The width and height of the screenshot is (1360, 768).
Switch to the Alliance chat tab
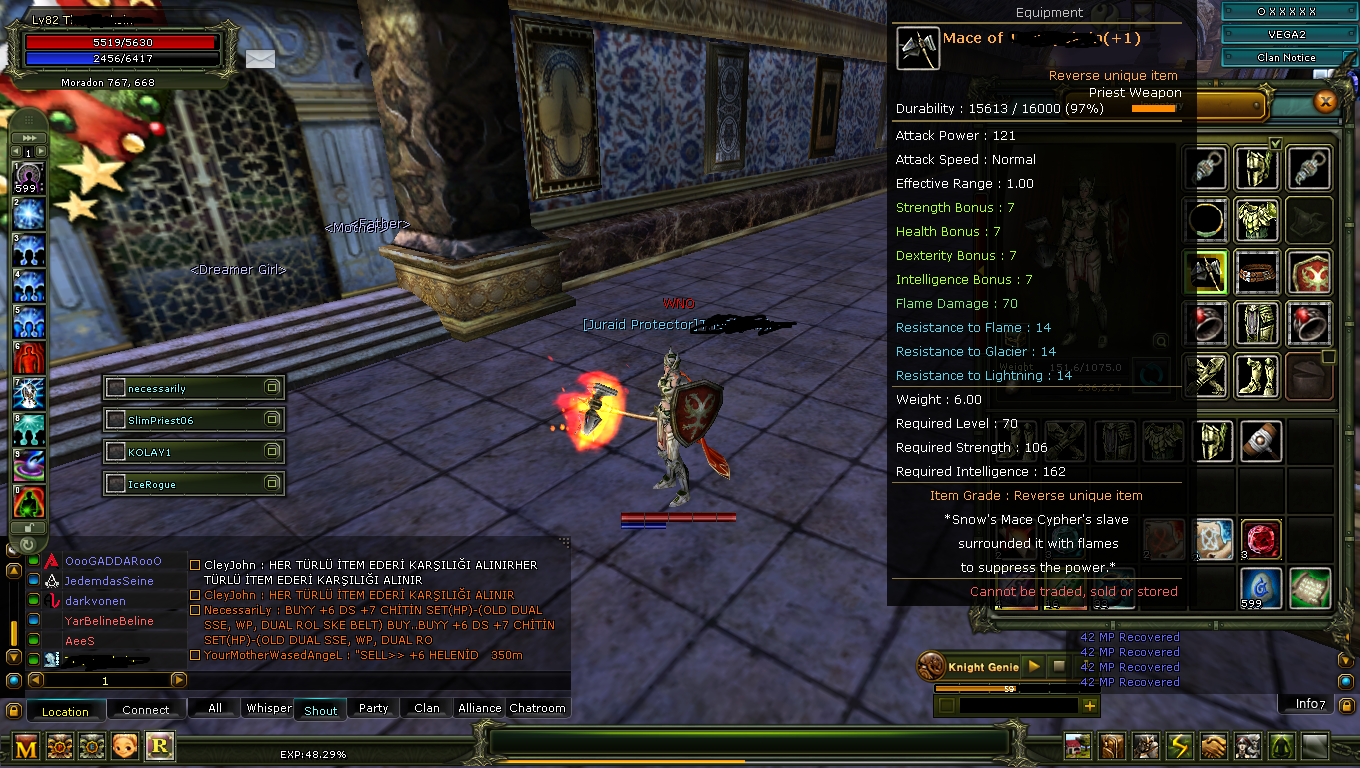pyautogui.click(x=479, y=708)
